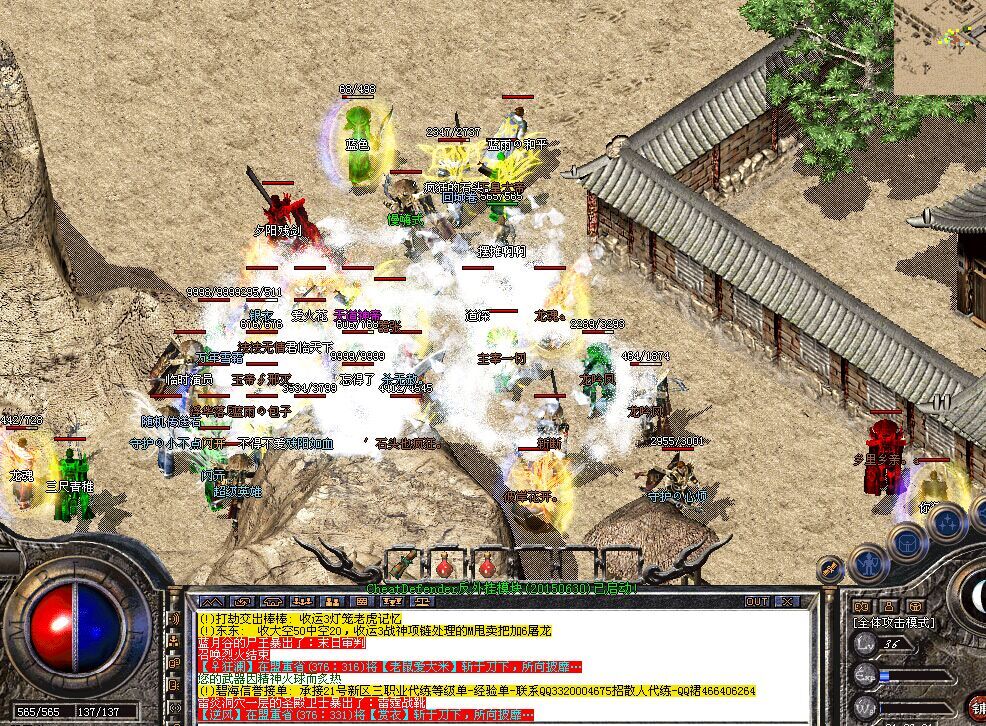Click the small orange satellite icon
986x726 pixels.
(829, 567)
